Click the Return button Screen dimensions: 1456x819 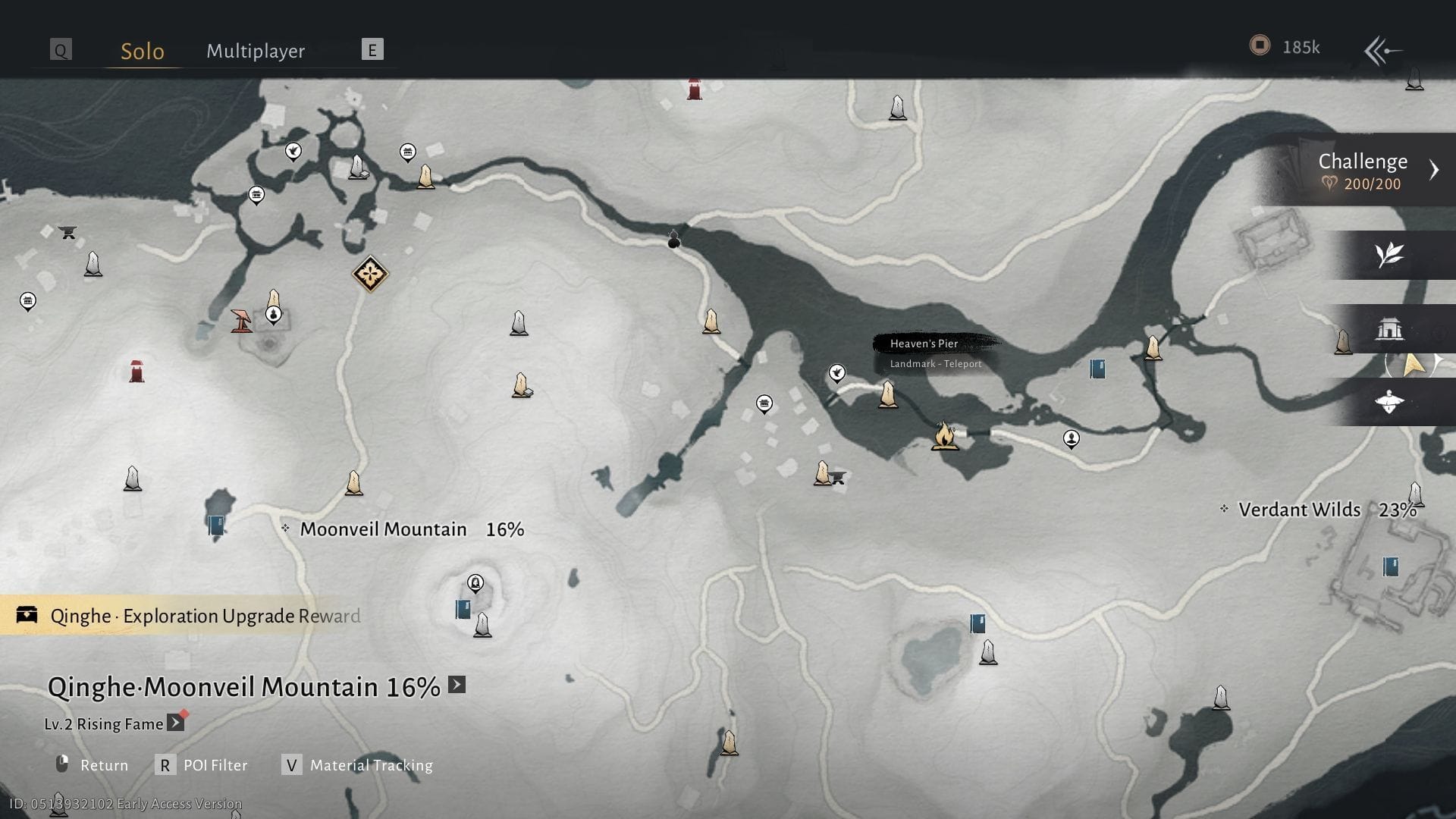tap(92, 764)
